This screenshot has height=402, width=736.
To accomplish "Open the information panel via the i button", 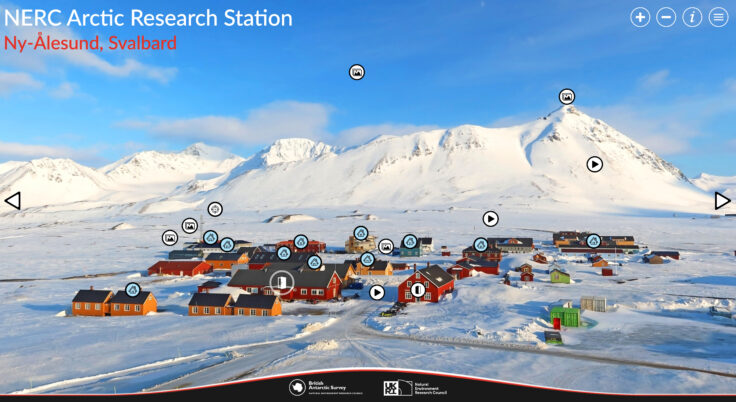I will pos(692,17).
